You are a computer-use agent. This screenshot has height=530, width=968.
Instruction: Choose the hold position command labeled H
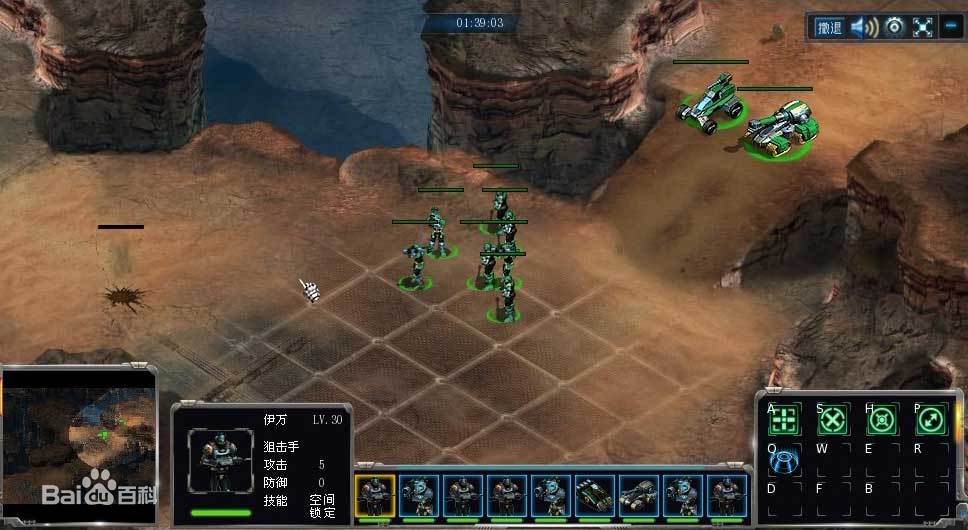pyautogui.click(x=881, y=419)
